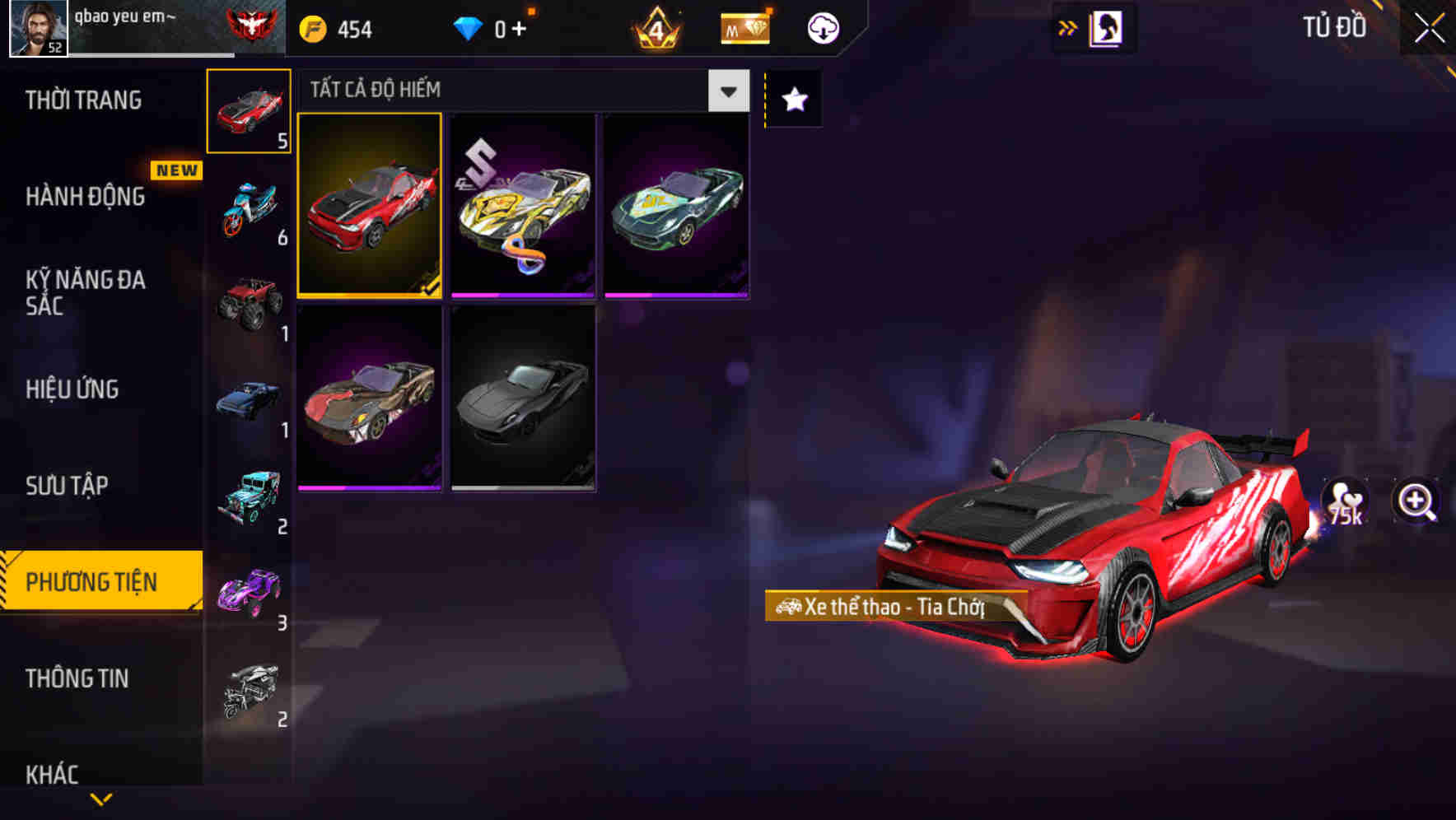Switch to the THỜI TRANG tab
The width and height of the screenshot is (1456, 820).
pos(82,100)
